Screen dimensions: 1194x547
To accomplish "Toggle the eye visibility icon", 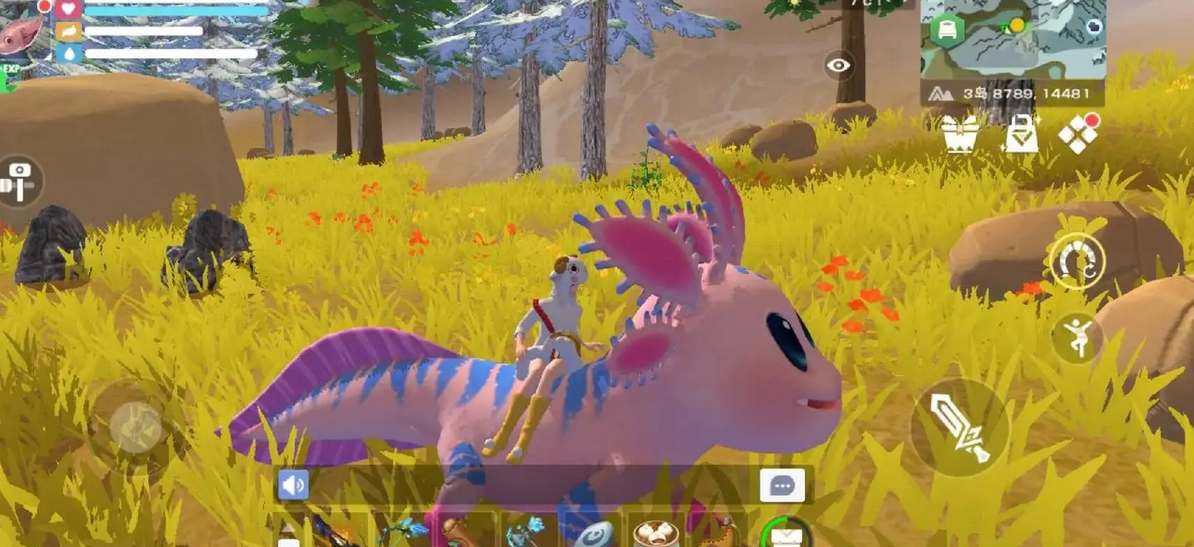I will (839, 66).
